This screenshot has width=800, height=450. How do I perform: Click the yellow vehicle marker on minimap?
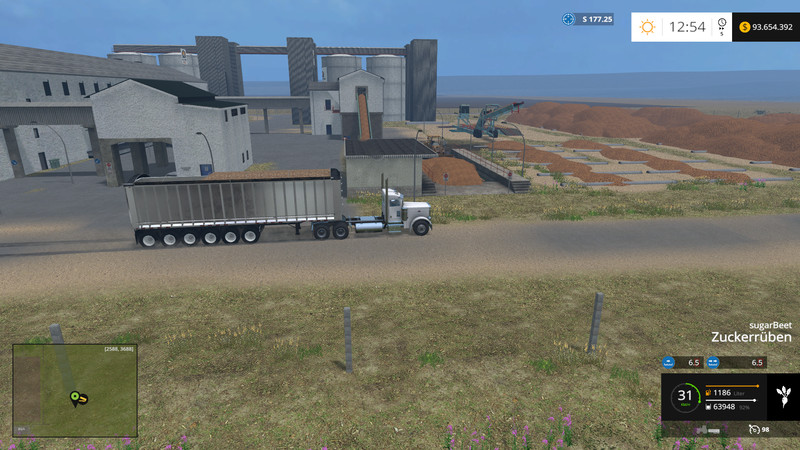point(84,400)
